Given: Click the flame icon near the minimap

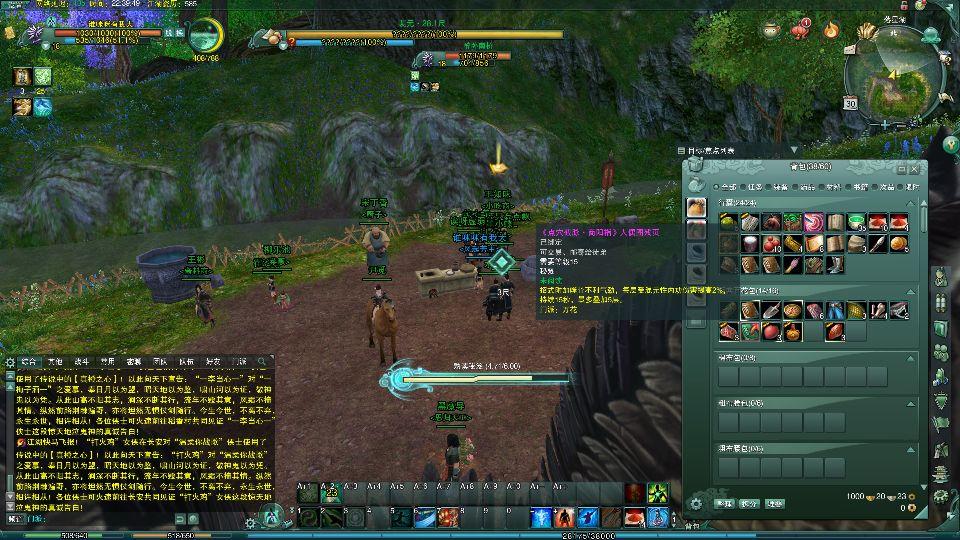Looking at the screenshot, I should coord(831,29).
